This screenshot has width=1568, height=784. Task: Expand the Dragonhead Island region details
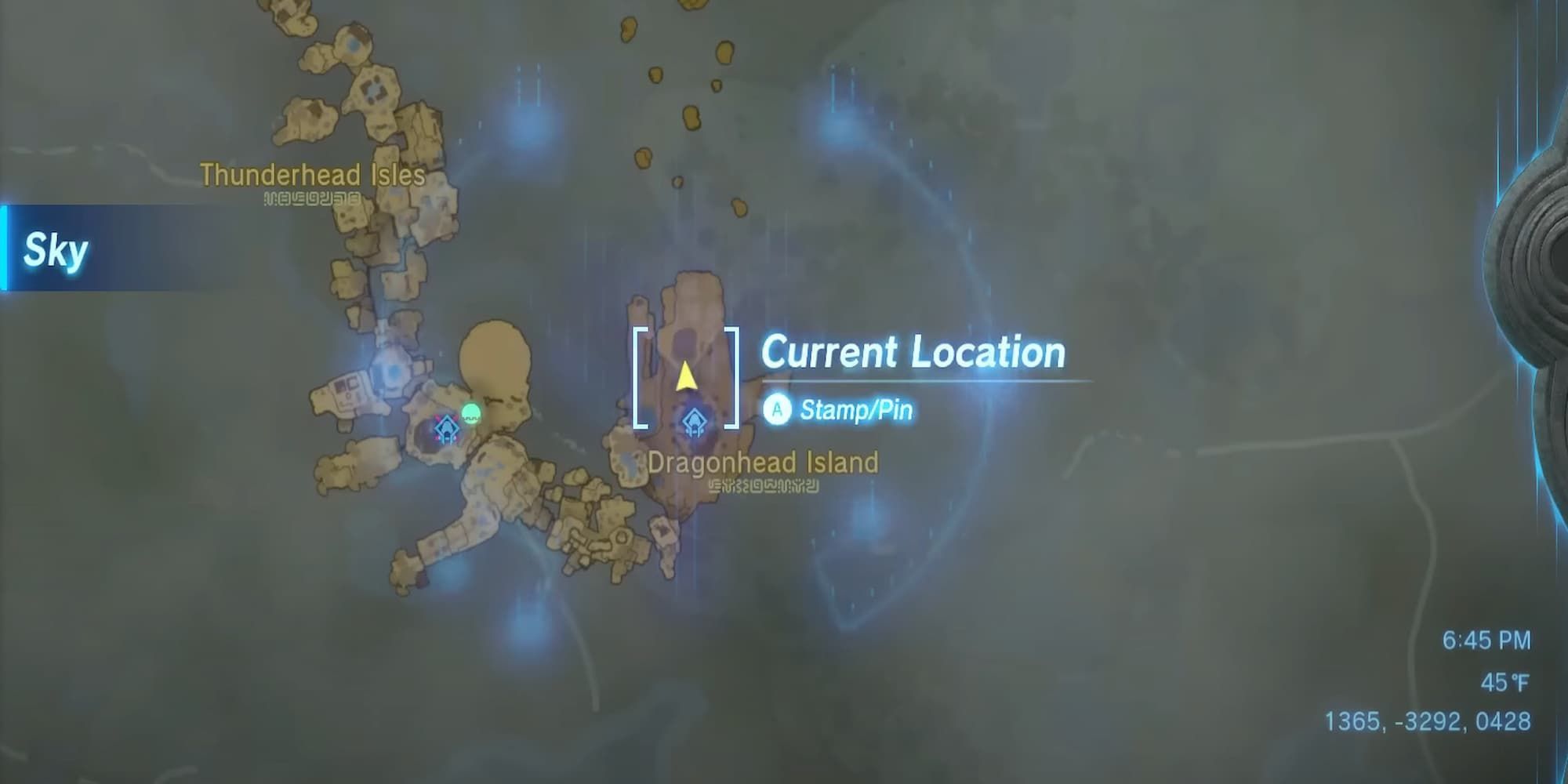pyautogui.click(x=764, y=463)
